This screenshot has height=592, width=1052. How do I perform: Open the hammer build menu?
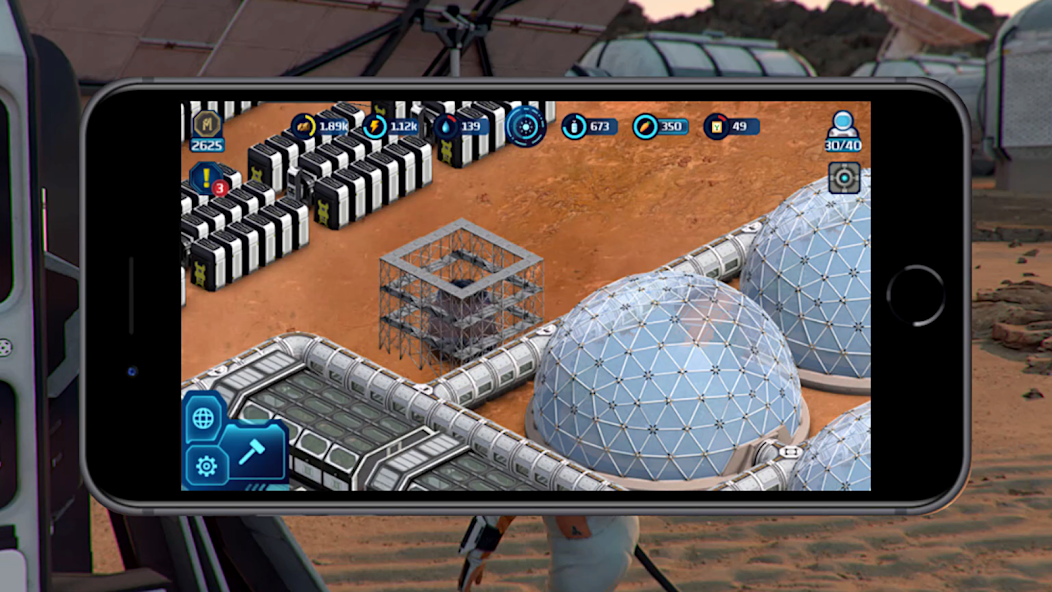(x=251, y=452)
